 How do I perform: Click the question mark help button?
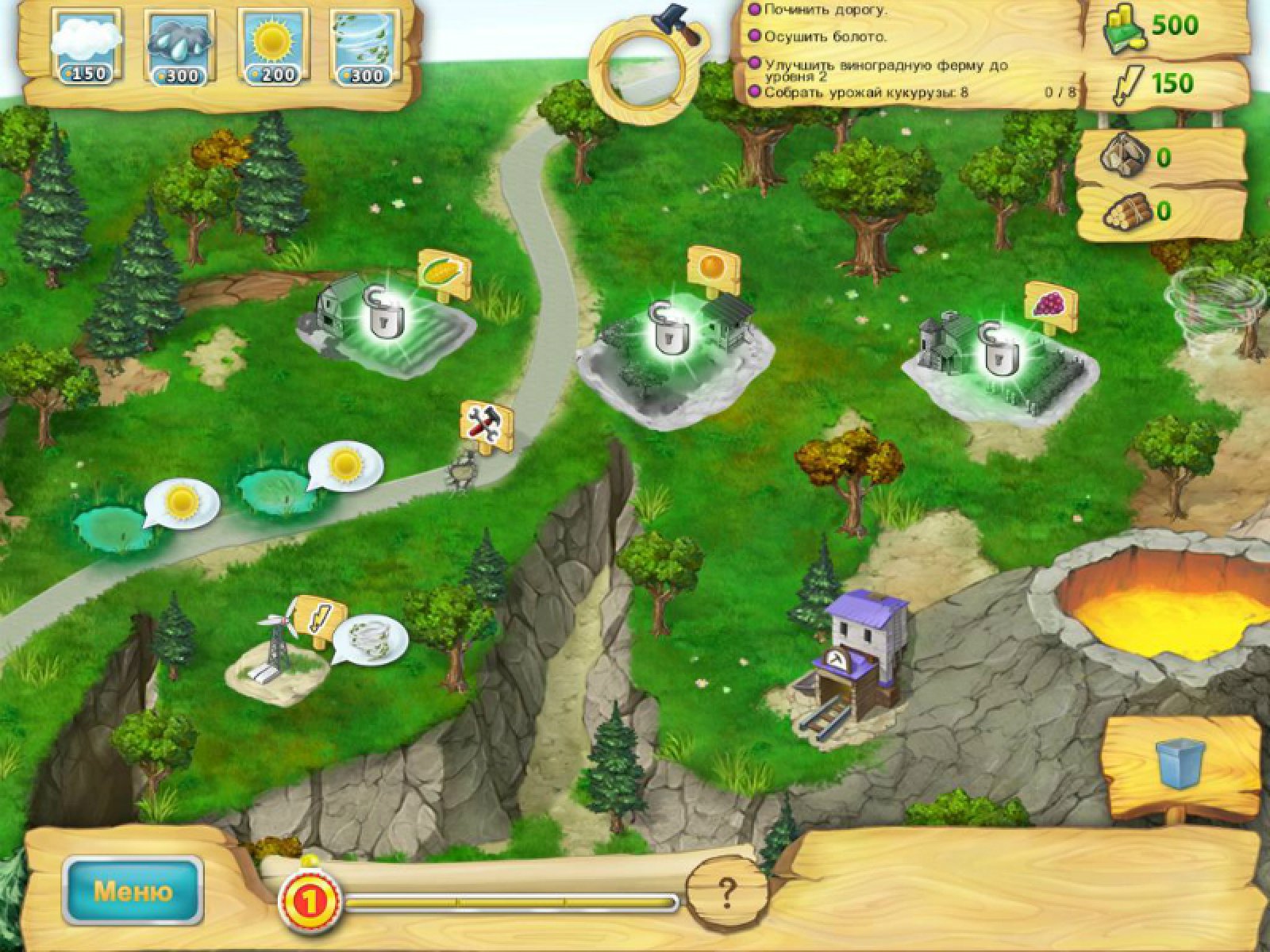727,893
